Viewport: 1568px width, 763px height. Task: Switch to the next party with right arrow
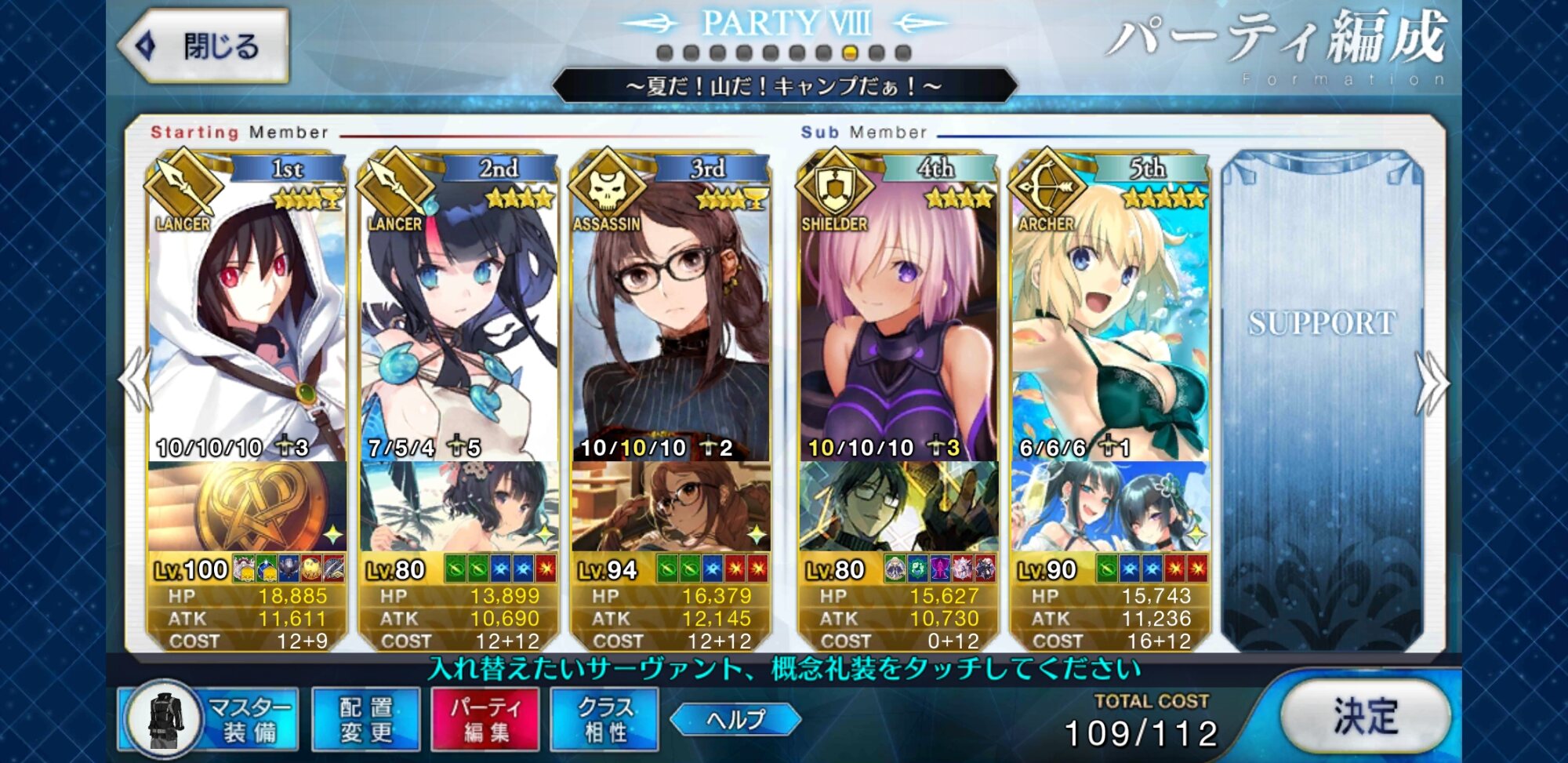point(1432,382)
